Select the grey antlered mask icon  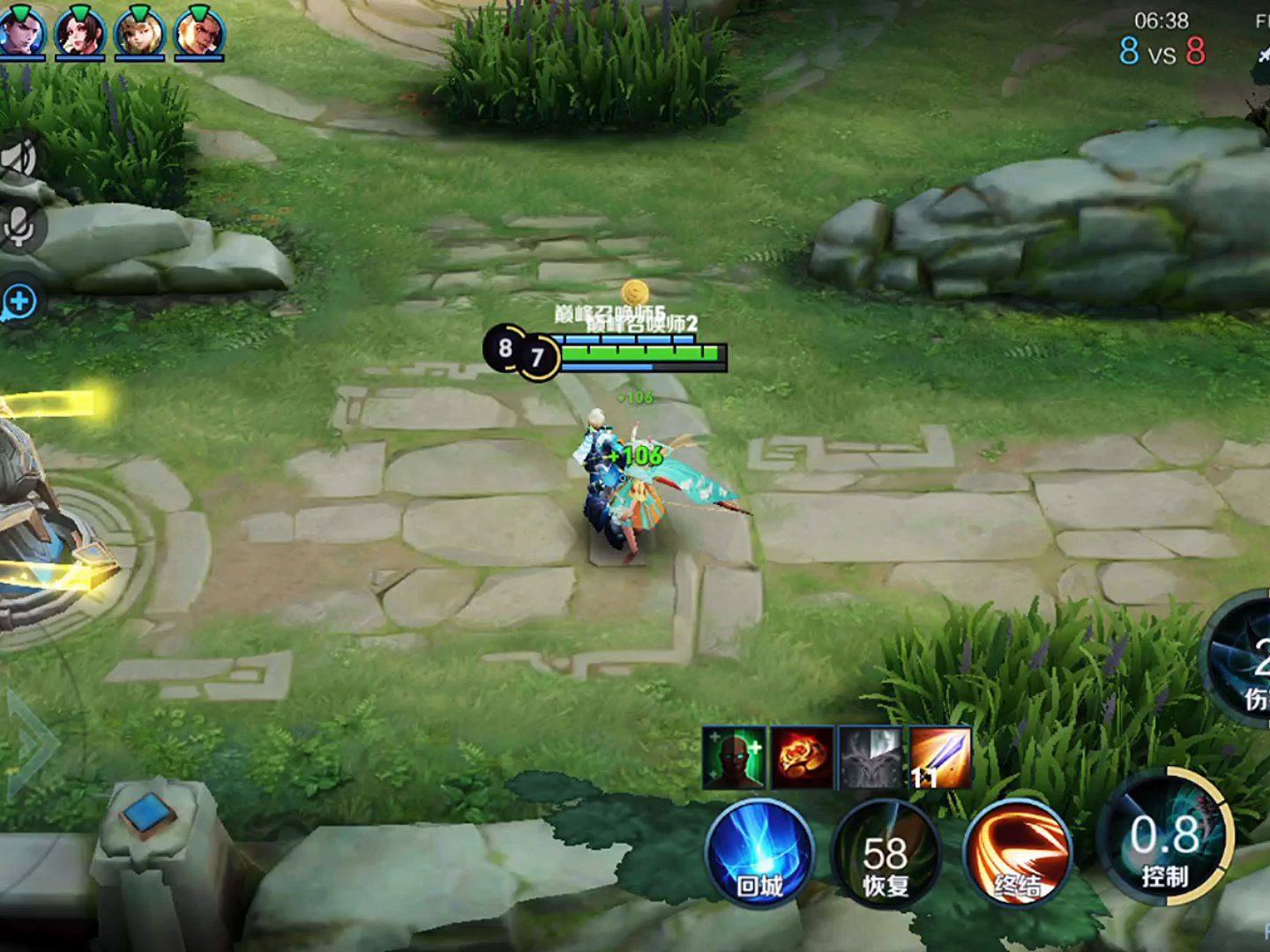click(x=870, y=757)
